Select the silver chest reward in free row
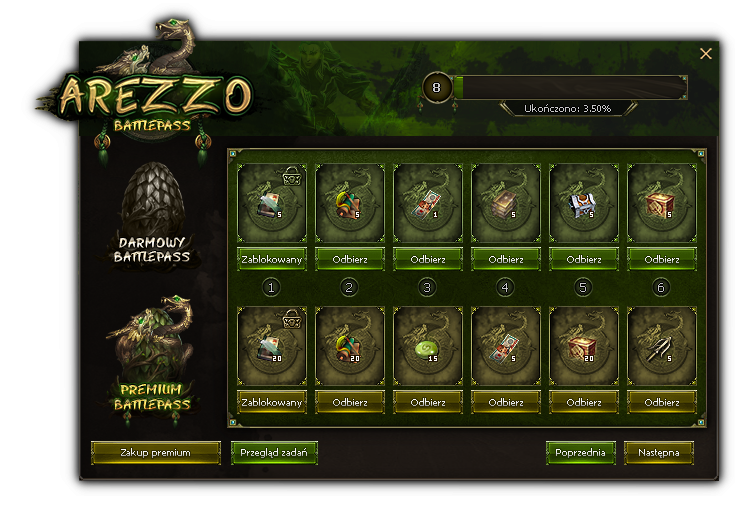 583,201
